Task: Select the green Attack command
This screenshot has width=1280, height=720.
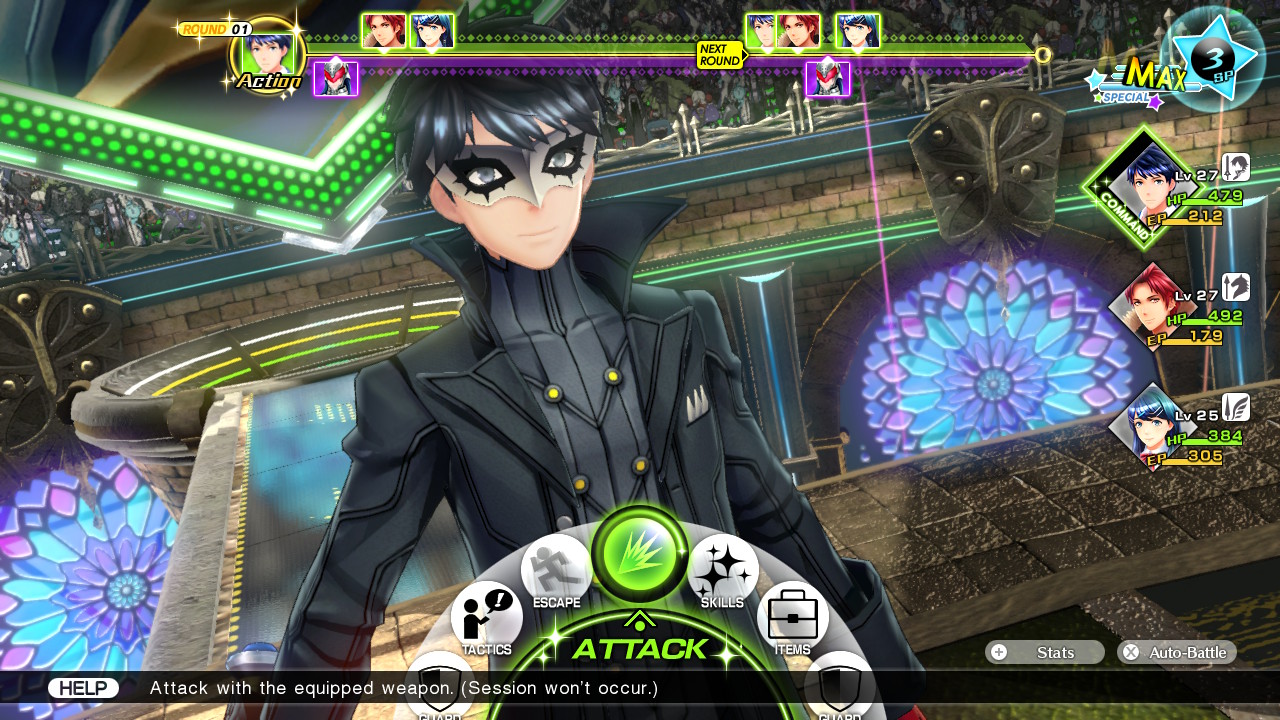Action: [x=639, y=553]
